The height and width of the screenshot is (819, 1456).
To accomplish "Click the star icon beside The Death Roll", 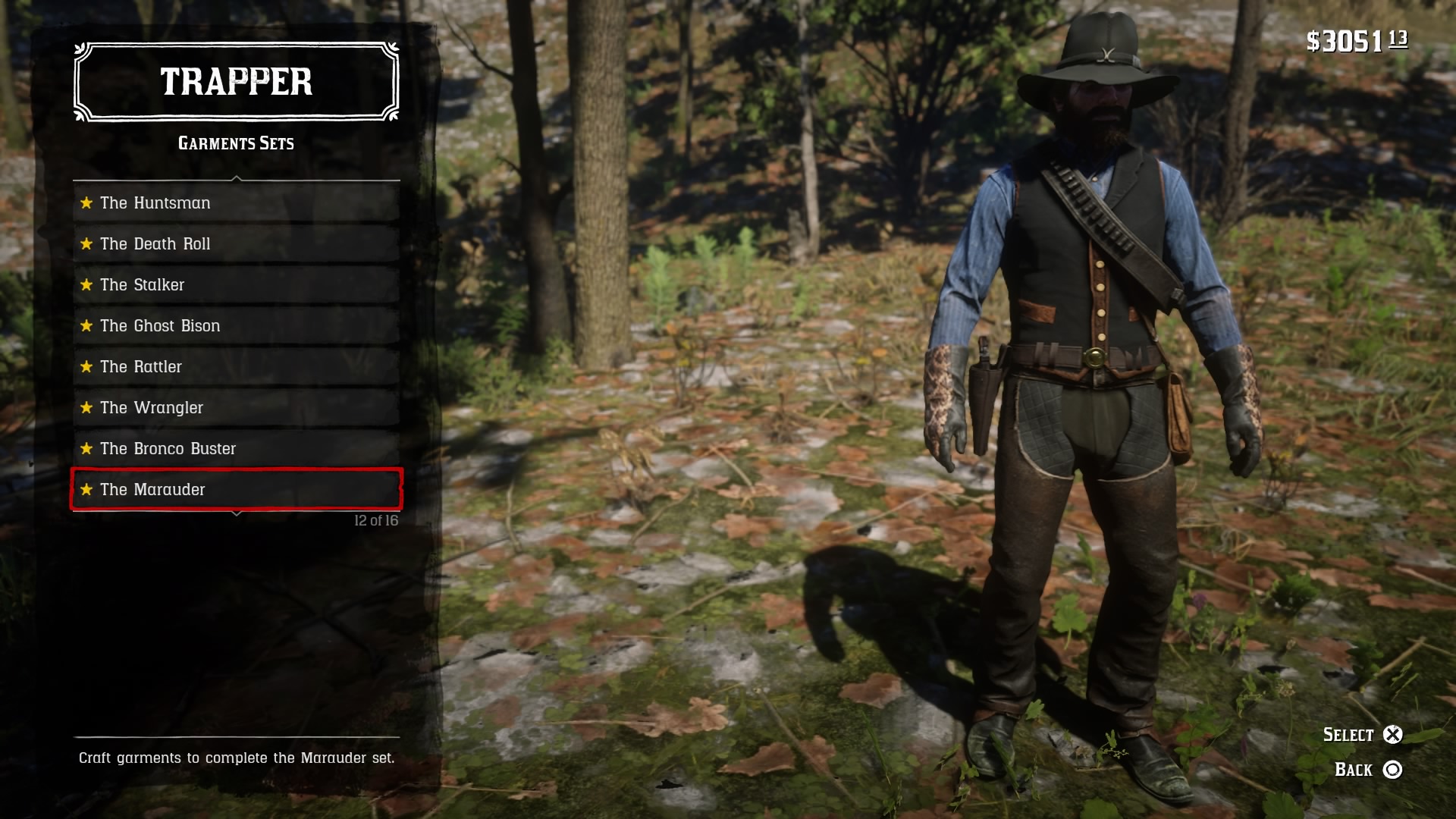I will point(86,243).
